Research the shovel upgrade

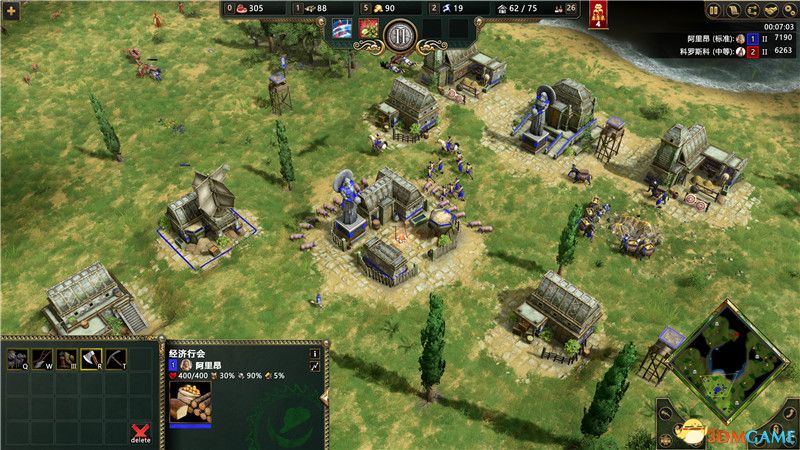[42, 360]
